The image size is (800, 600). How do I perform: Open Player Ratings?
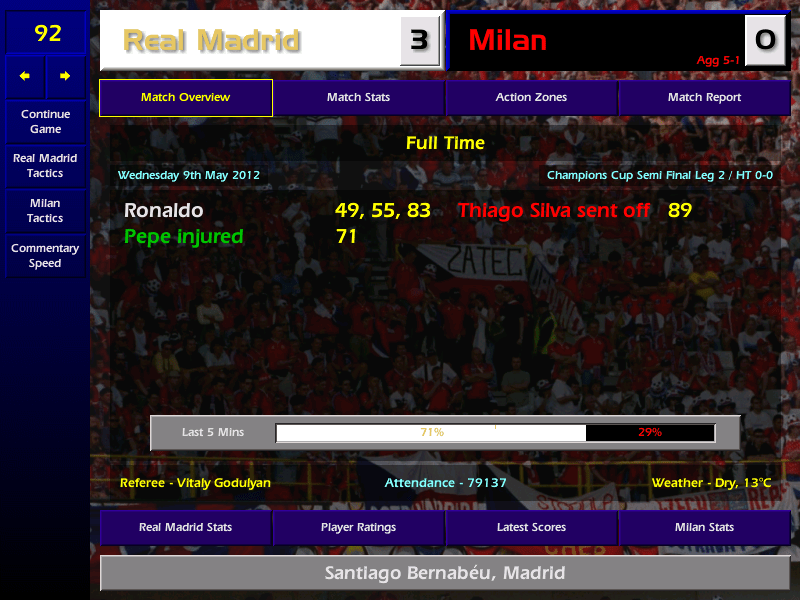[358, 527]
